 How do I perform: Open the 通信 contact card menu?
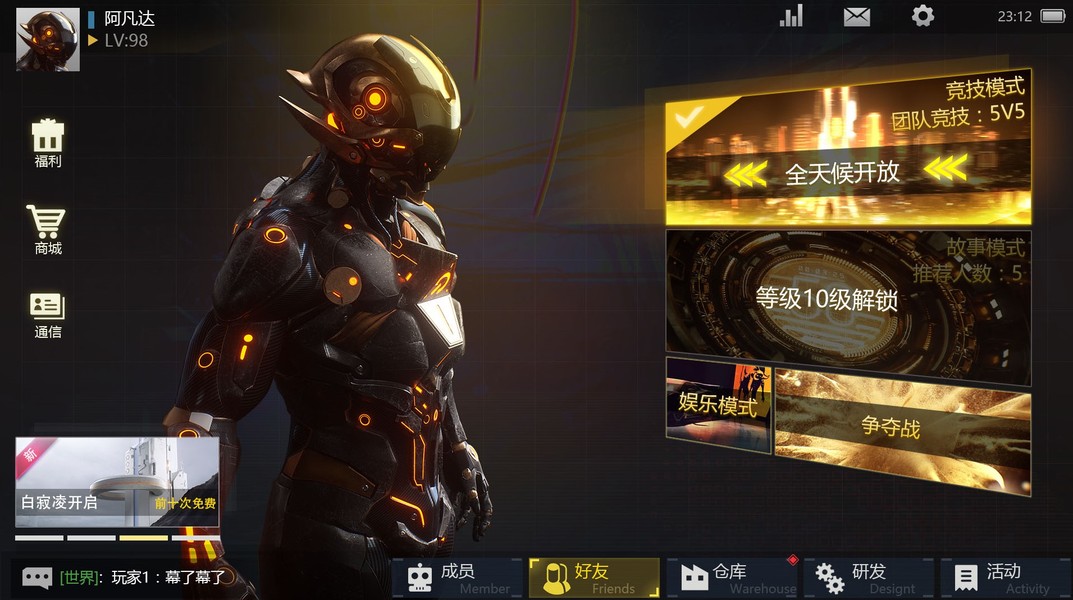(x=47, y=314)
